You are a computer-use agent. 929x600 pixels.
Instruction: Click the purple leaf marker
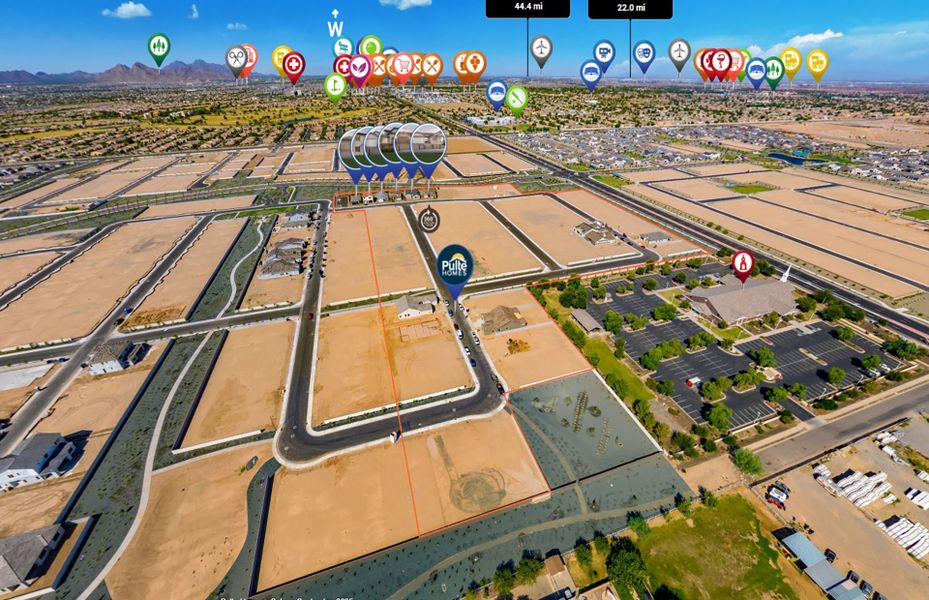(x=360, y=68)
